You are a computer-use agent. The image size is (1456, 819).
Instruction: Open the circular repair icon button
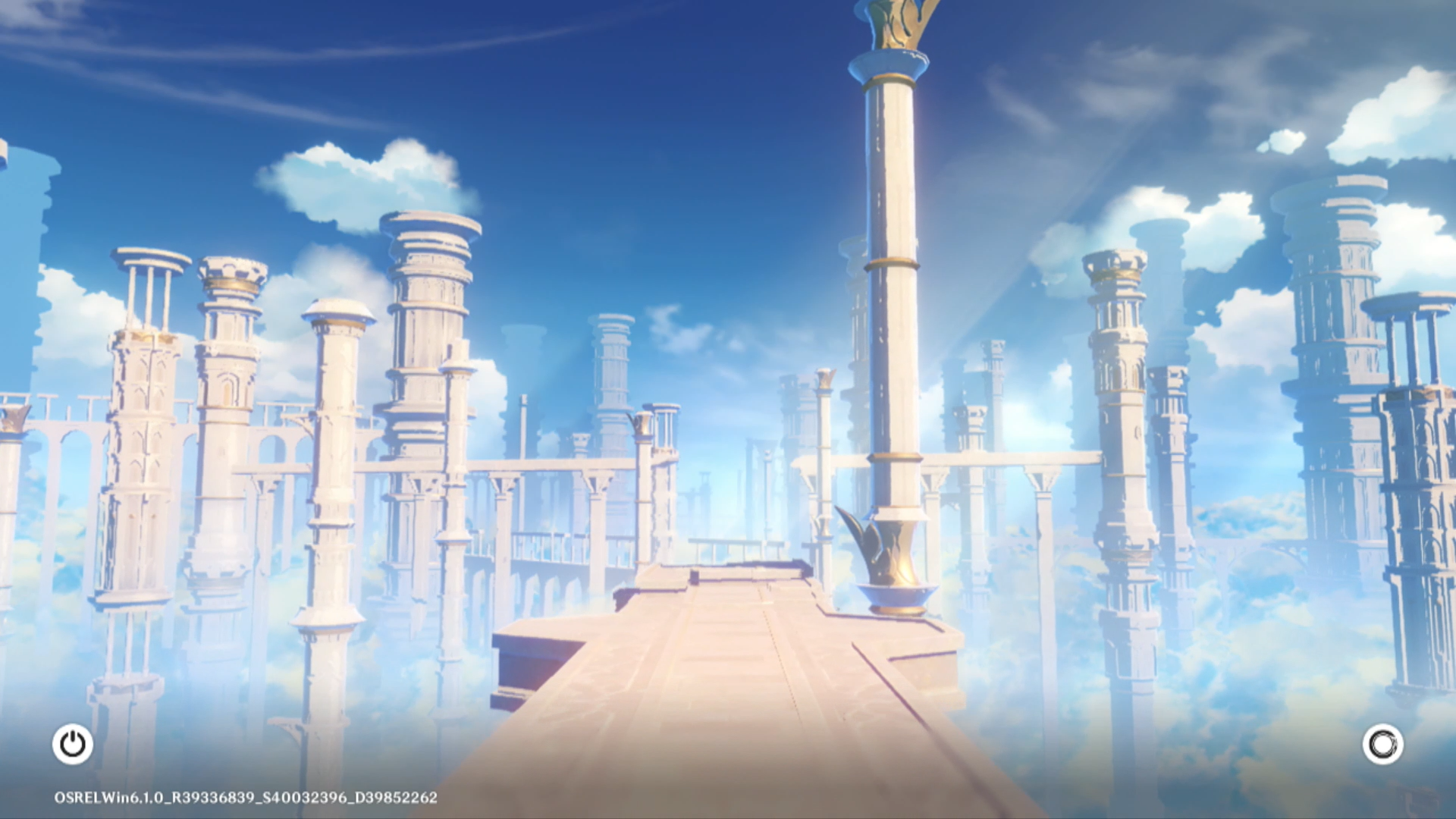[x=1382, y=744]
